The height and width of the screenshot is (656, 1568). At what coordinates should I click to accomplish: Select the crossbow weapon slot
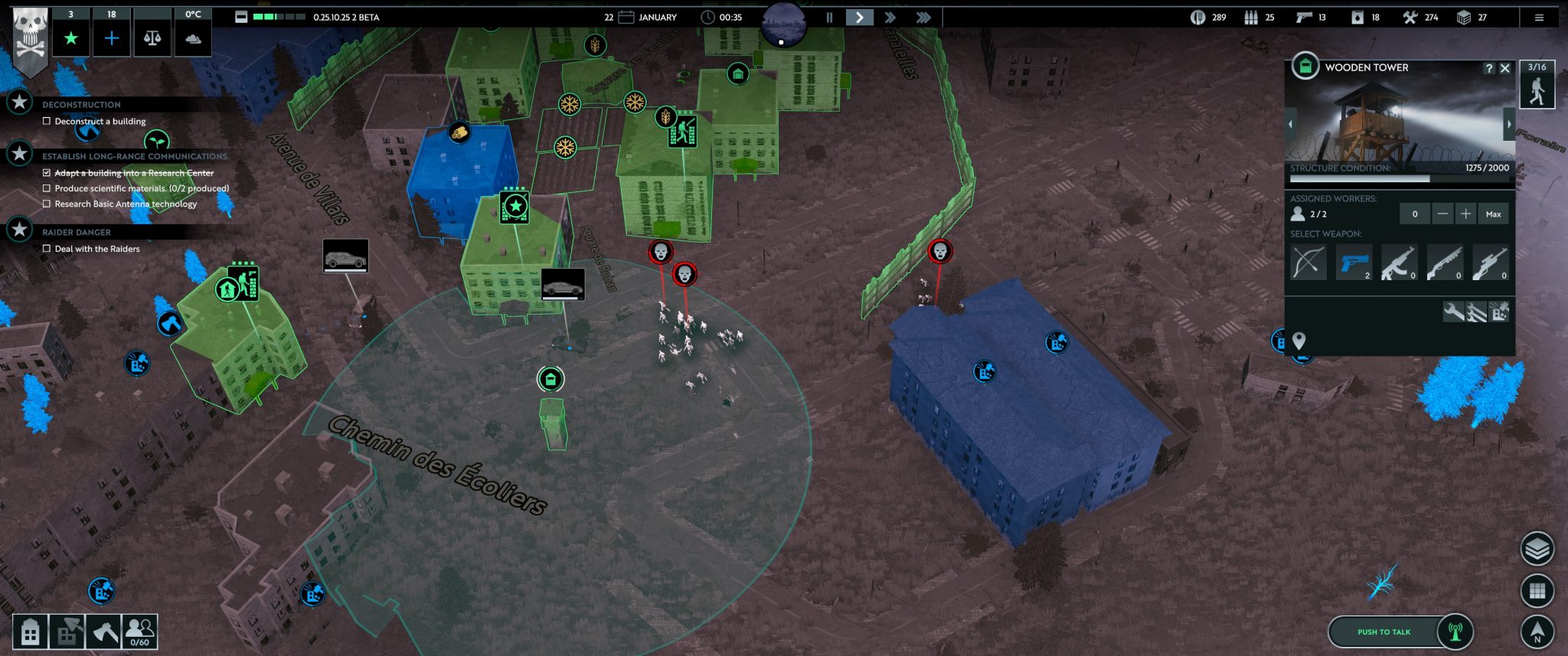tap(1308, 263)
